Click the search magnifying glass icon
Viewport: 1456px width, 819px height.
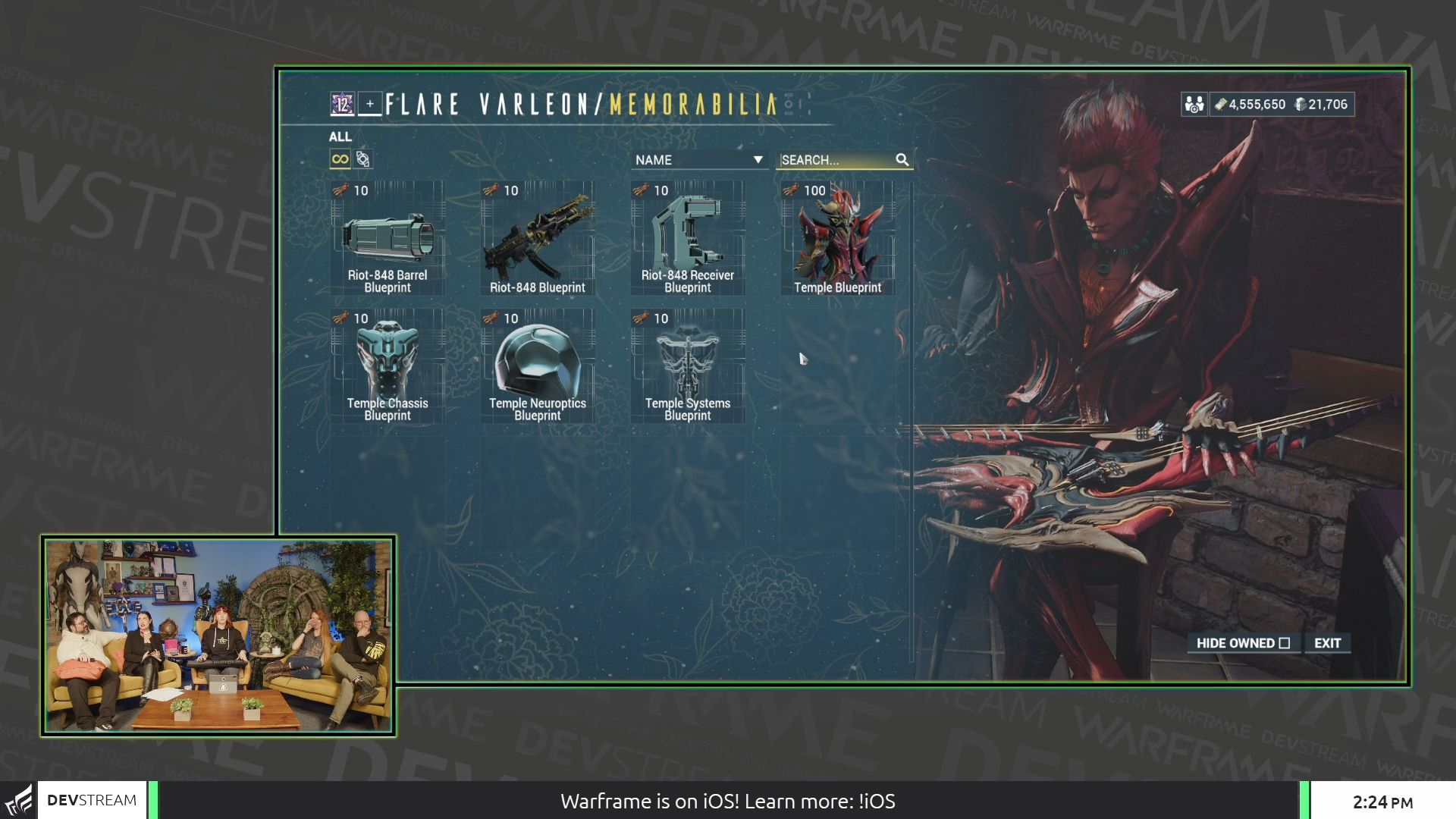(x=903, y=159)
